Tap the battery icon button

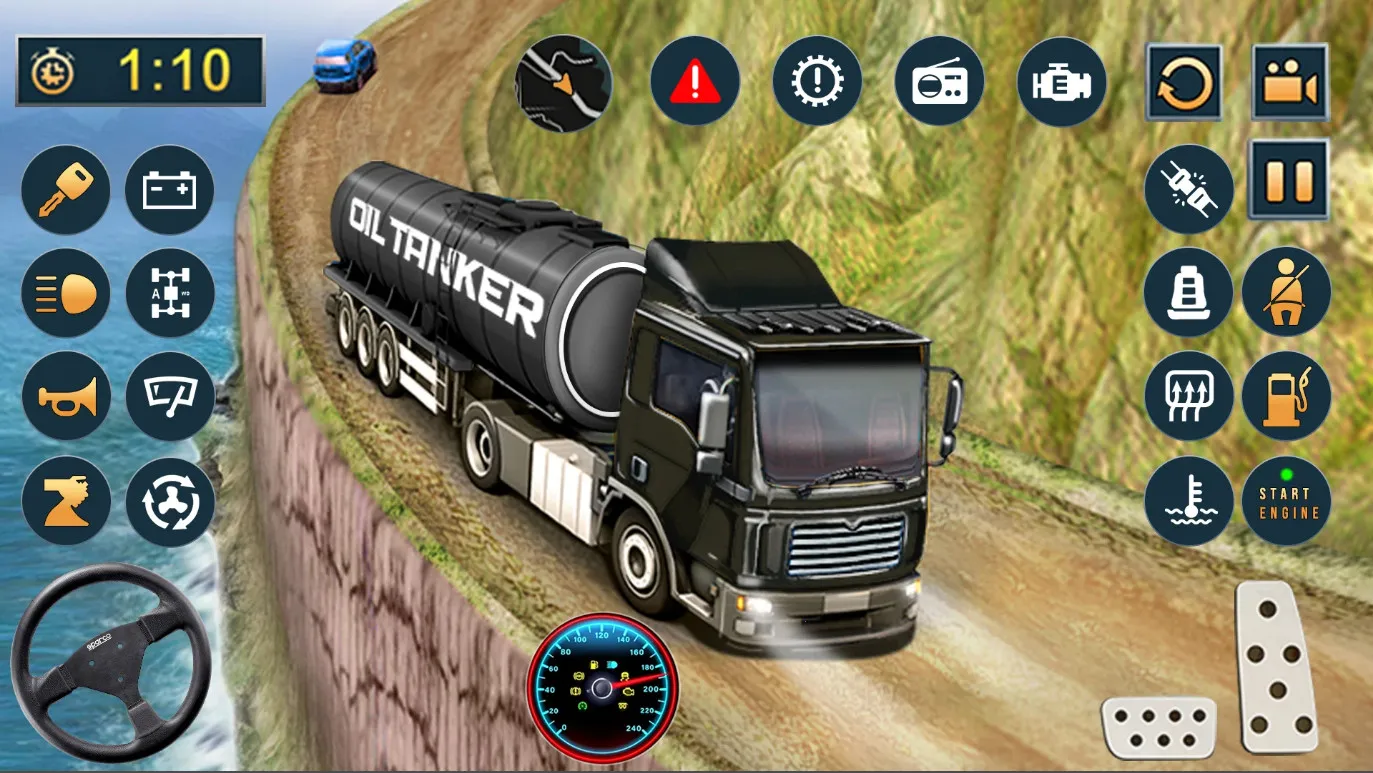[170, 190]
